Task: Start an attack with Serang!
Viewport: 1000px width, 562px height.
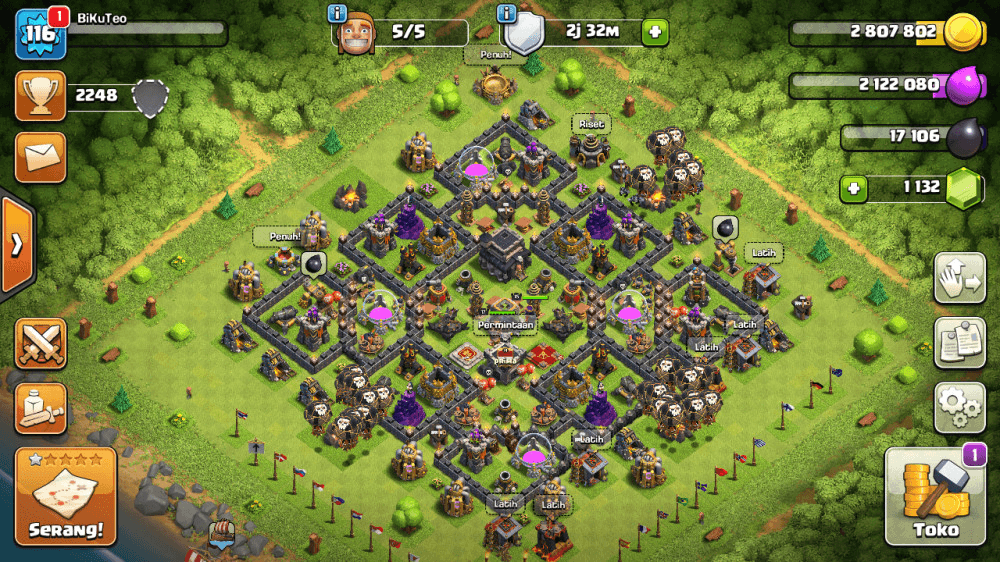Action: click(66, 497)
